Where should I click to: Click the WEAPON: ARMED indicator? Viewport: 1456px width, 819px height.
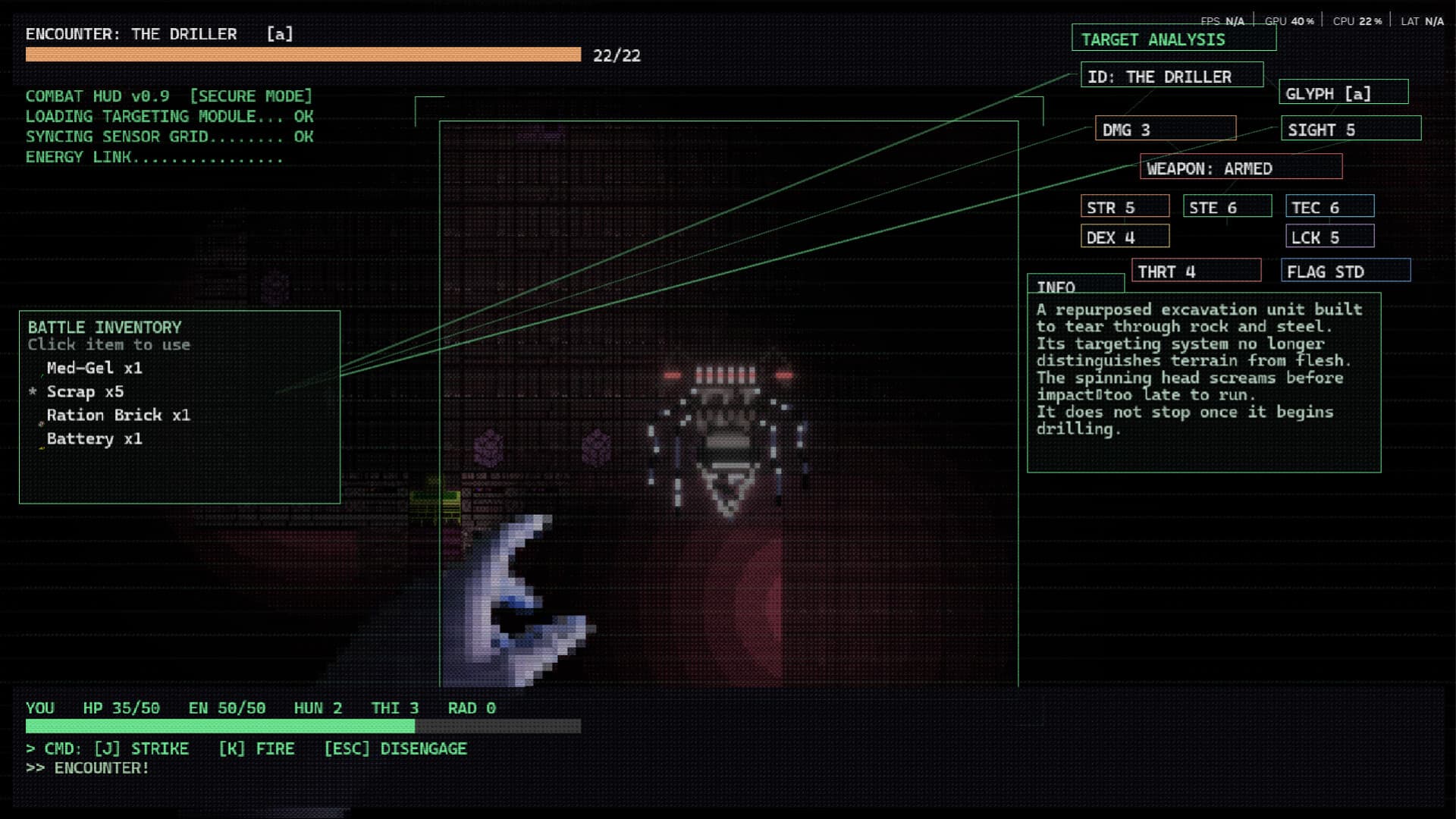click(1240, 168)
